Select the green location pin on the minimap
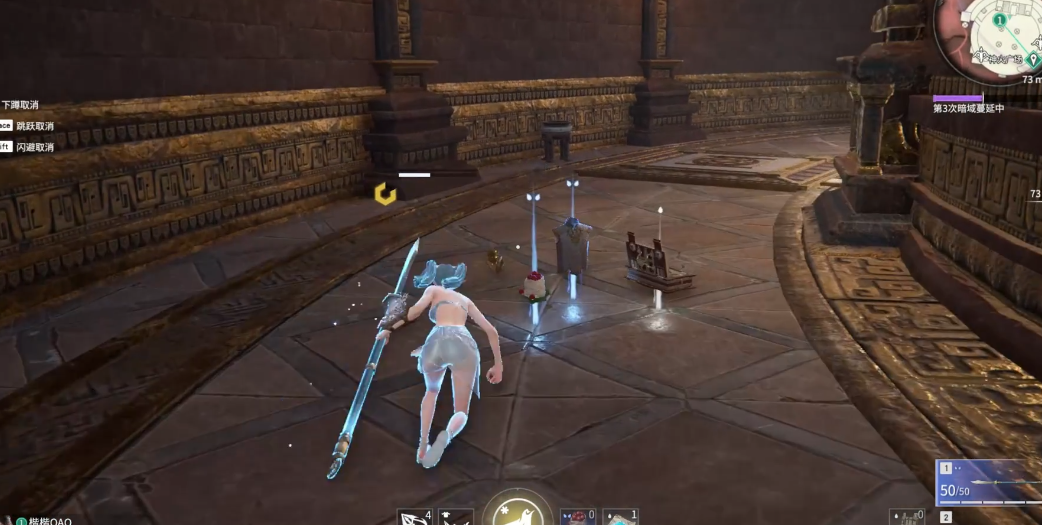1042x525 pixels. (x=1032, y=60)
